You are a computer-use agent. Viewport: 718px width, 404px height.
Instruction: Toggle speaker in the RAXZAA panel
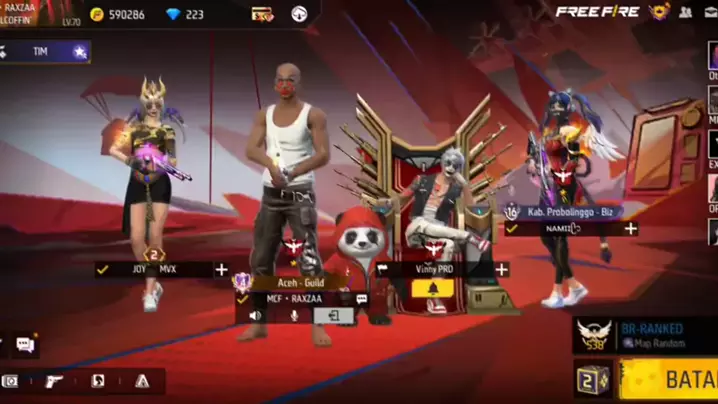click(256, 316)
